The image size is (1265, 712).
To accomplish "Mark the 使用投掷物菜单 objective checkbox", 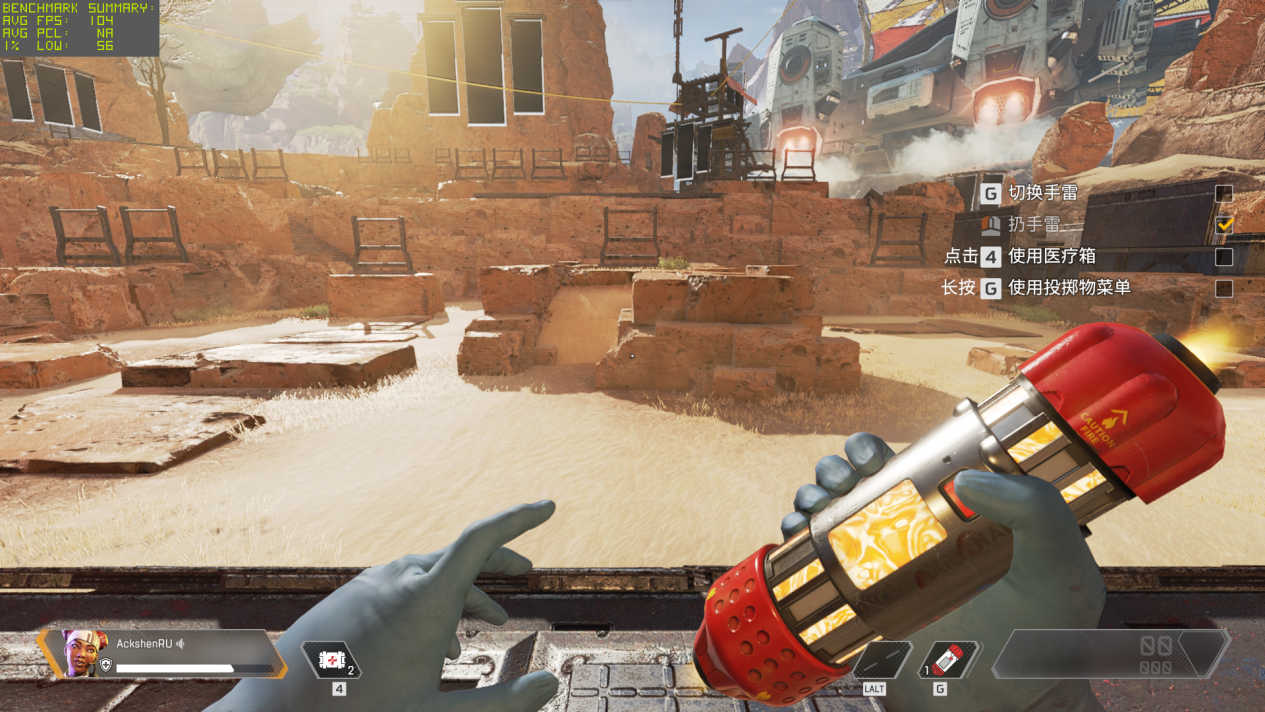I will [x=1223, y=289].
